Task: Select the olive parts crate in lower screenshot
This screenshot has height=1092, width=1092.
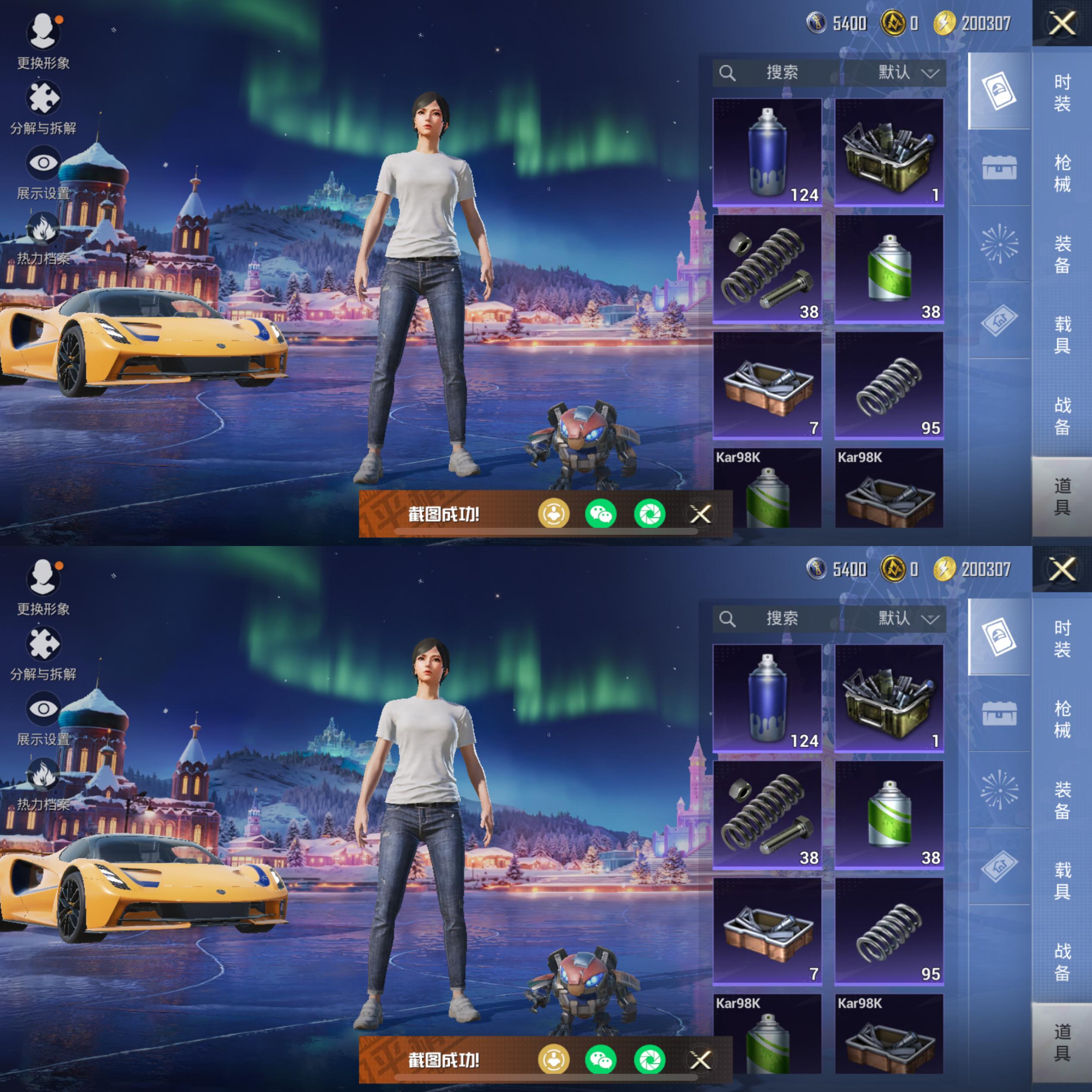Action: 888,697
